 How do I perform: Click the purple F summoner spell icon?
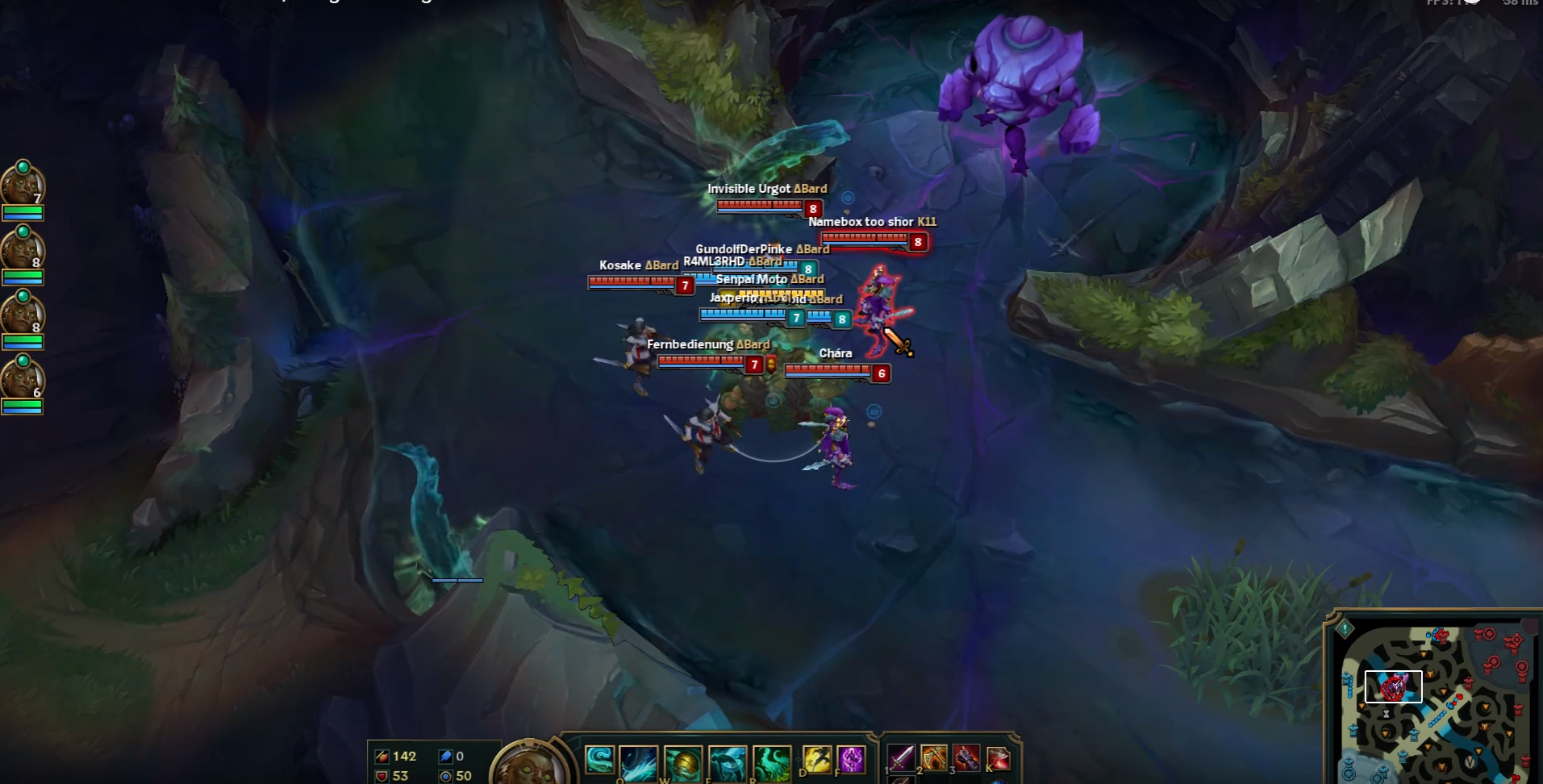pos(853,761)
